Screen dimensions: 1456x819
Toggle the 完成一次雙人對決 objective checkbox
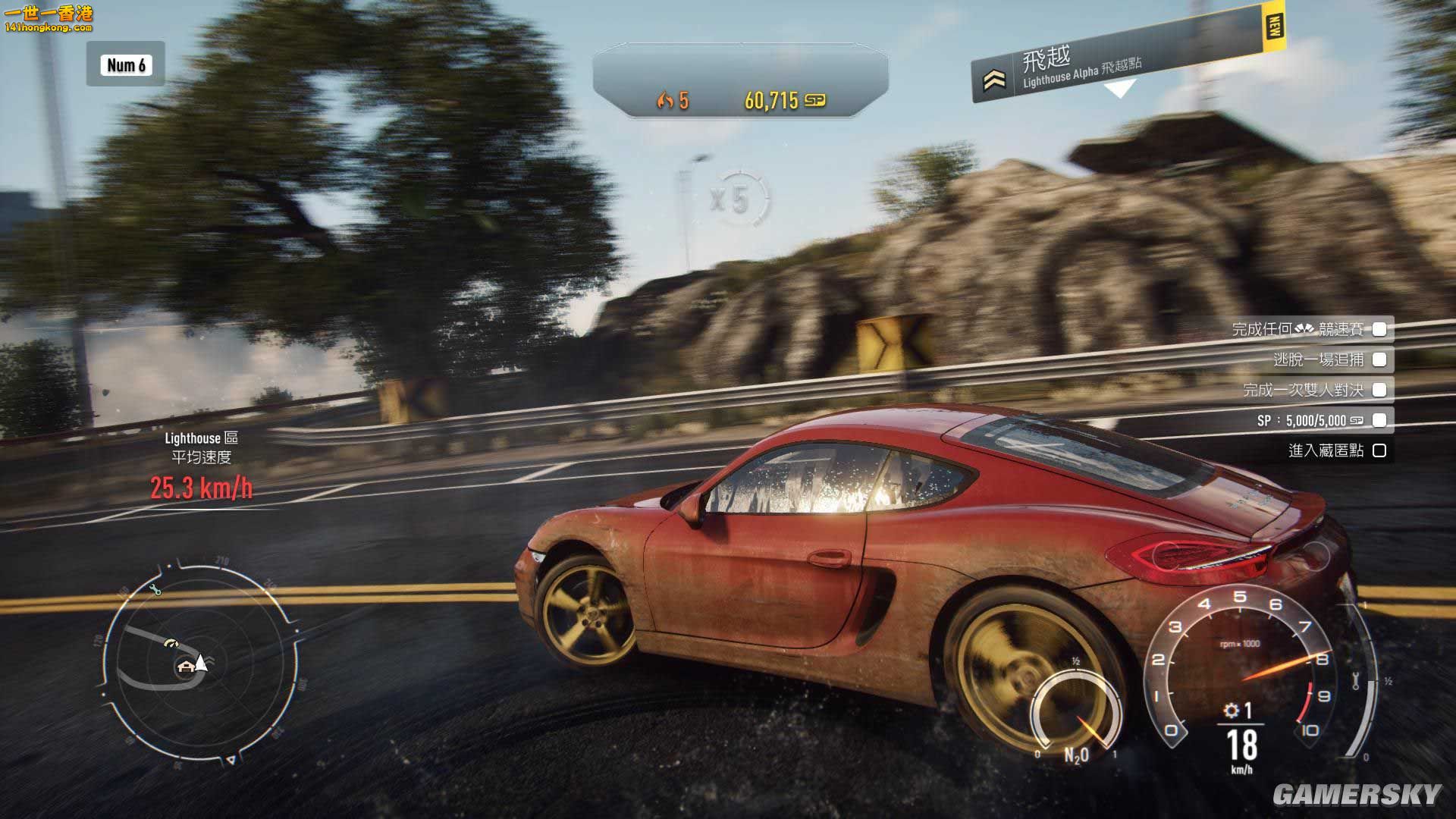pyautogui.click(x=1379, y=390)
